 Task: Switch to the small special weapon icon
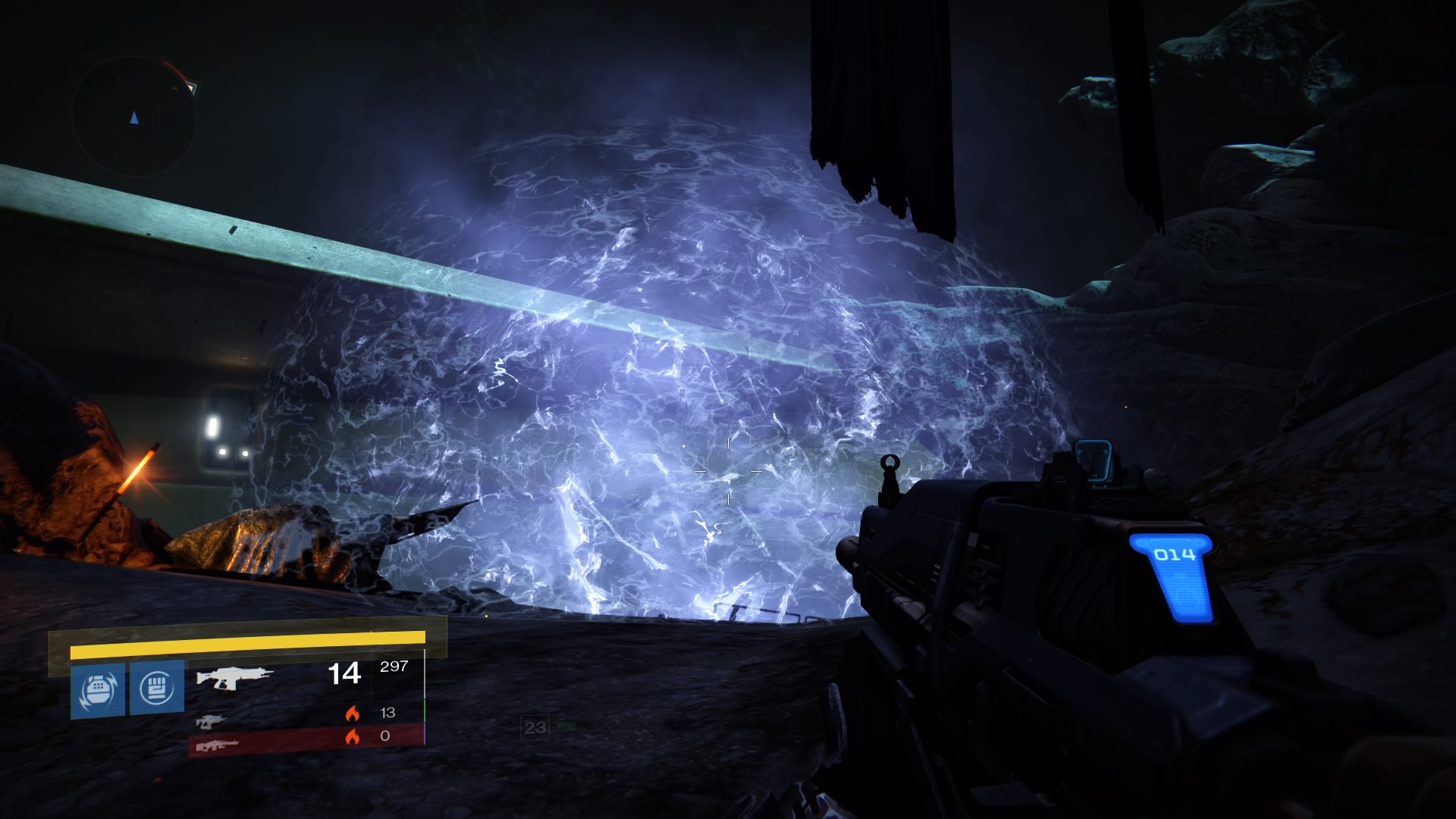coord(211,720)
